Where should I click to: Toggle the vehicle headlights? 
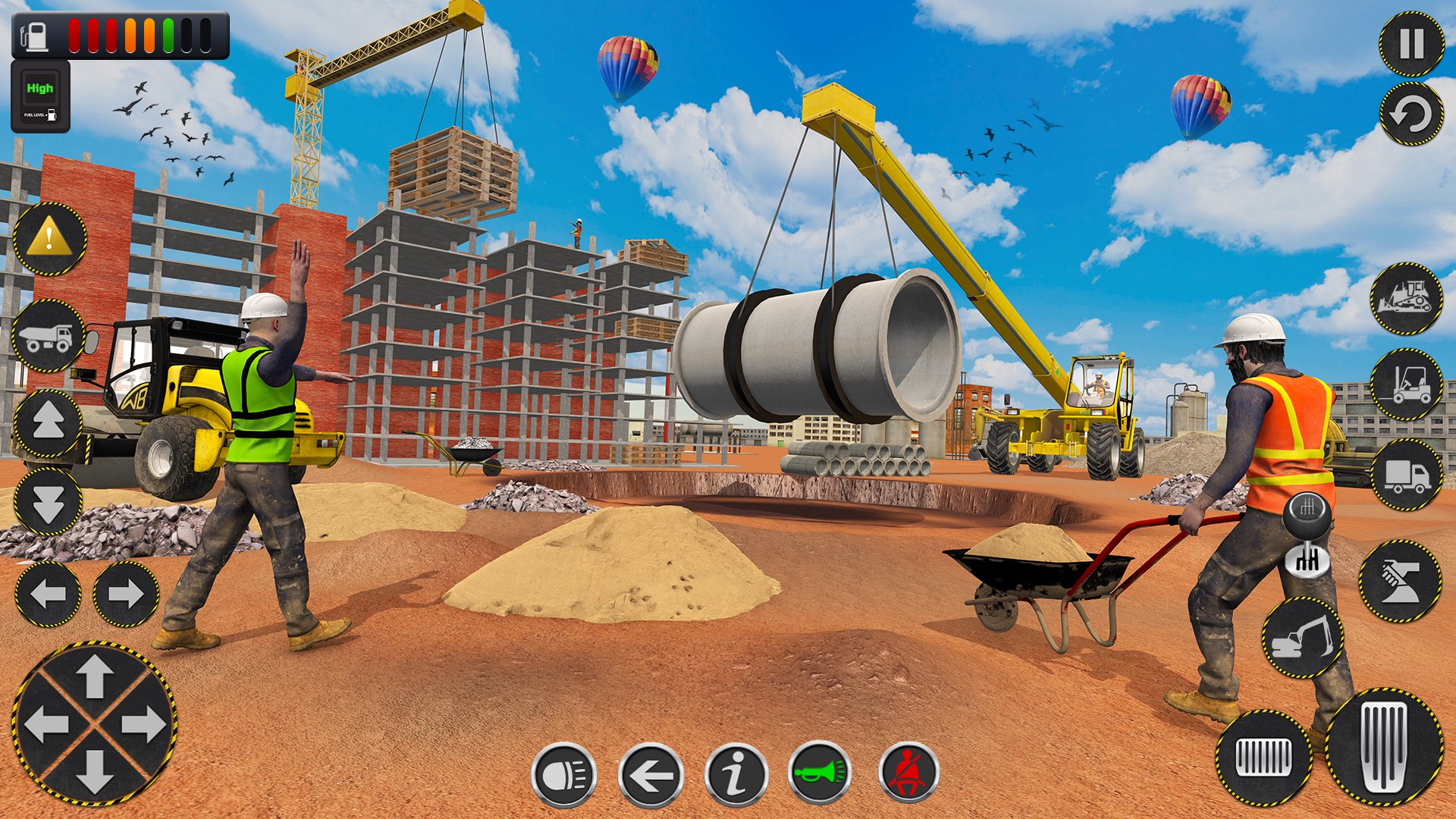565,775
